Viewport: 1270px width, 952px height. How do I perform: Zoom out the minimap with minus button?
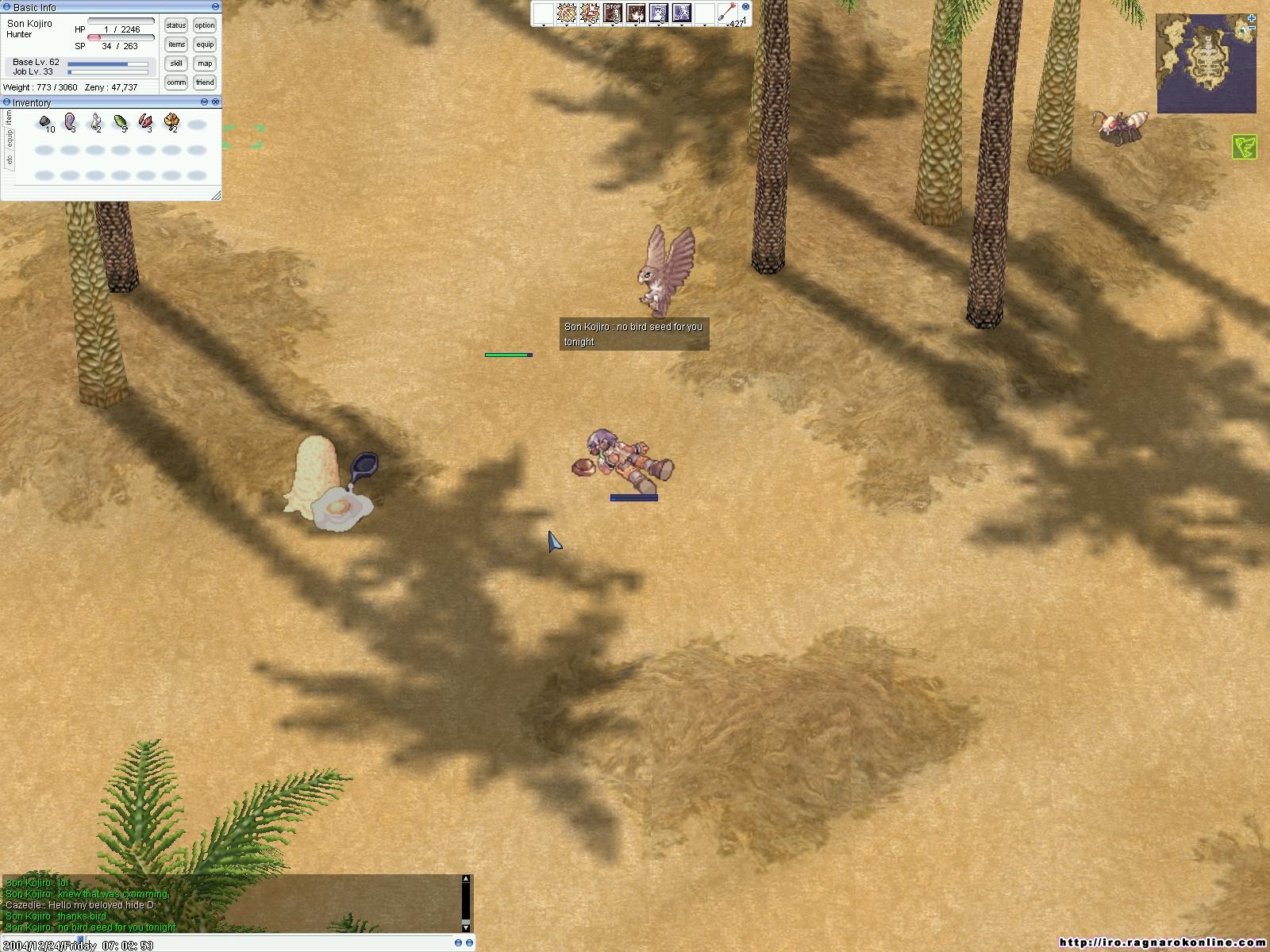(1252, 29)
